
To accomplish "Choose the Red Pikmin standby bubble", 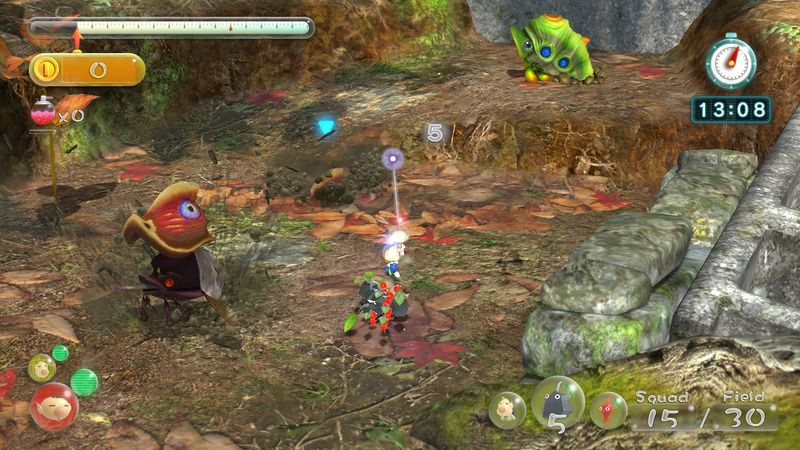I will (608, 410).
